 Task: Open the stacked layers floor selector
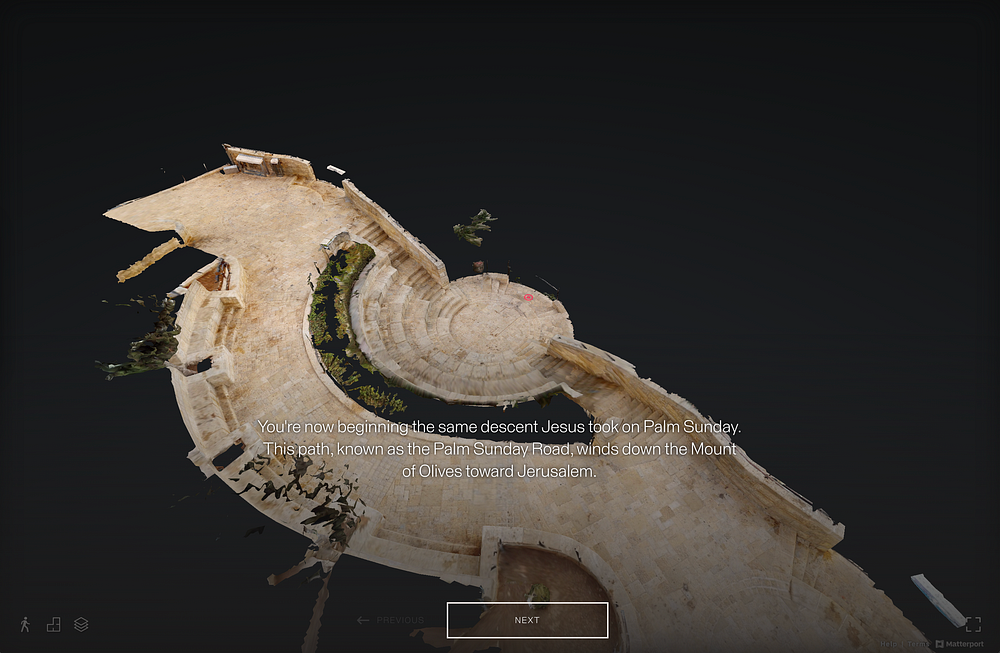pos(81,624)
